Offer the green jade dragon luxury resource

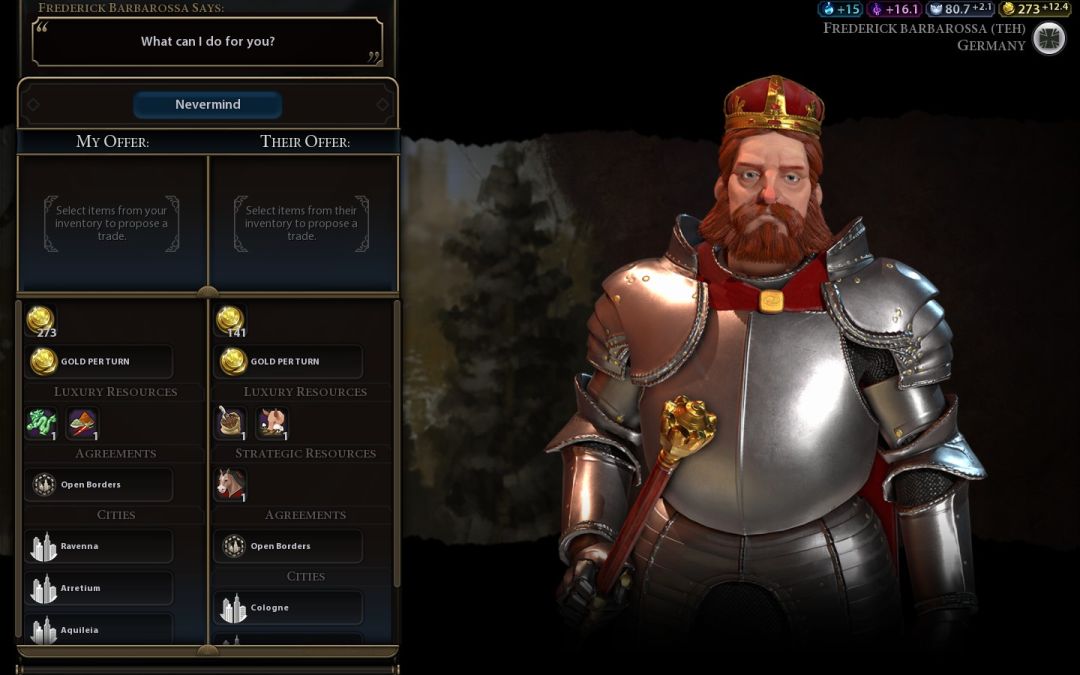tap(41, 423)
